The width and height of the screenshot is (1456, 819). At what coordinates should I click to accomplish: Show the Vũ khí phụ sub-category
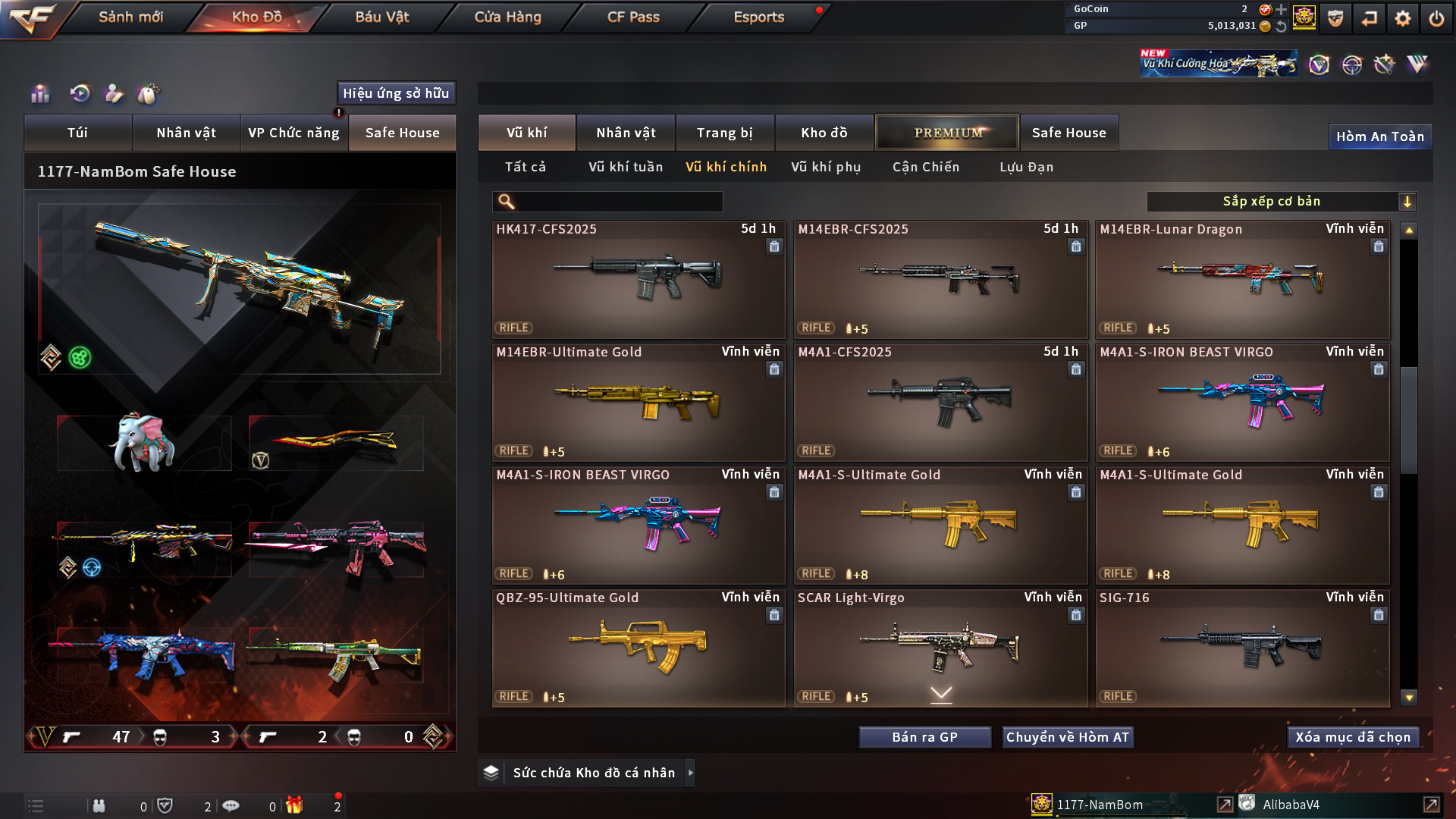[x=826, y=167]
